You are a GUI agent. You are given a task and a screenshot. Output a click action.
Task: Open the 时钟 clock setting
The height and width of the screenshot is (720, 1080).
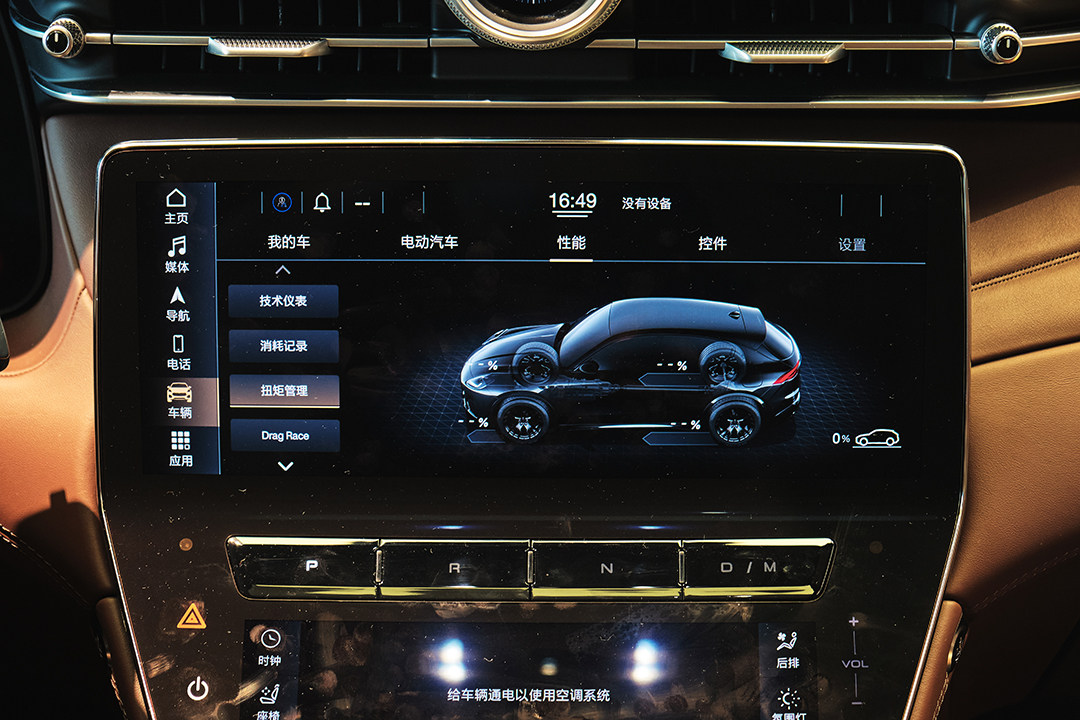point(270,647)
